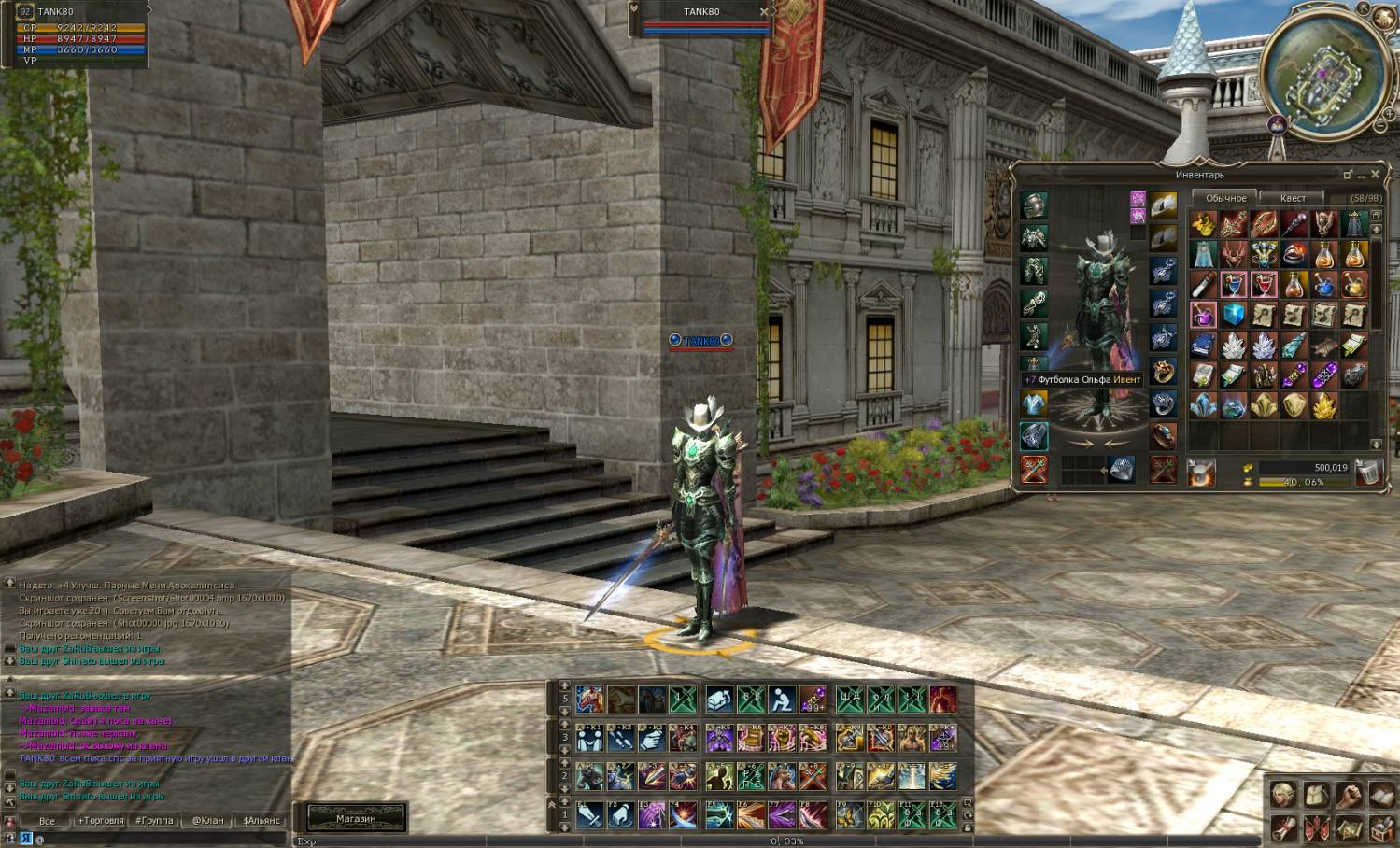This screenshot has width=1400, height=848.
Task: Close the Инвентарь window
Action: pos(1375,175)
